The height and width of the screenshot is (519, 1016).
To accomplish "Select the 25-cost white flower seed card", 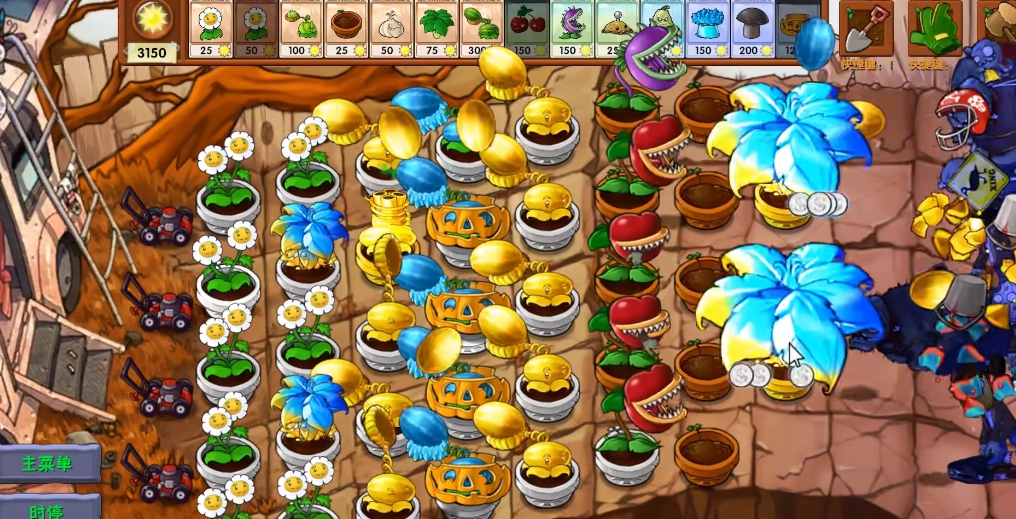I will (x=210, y=28).
